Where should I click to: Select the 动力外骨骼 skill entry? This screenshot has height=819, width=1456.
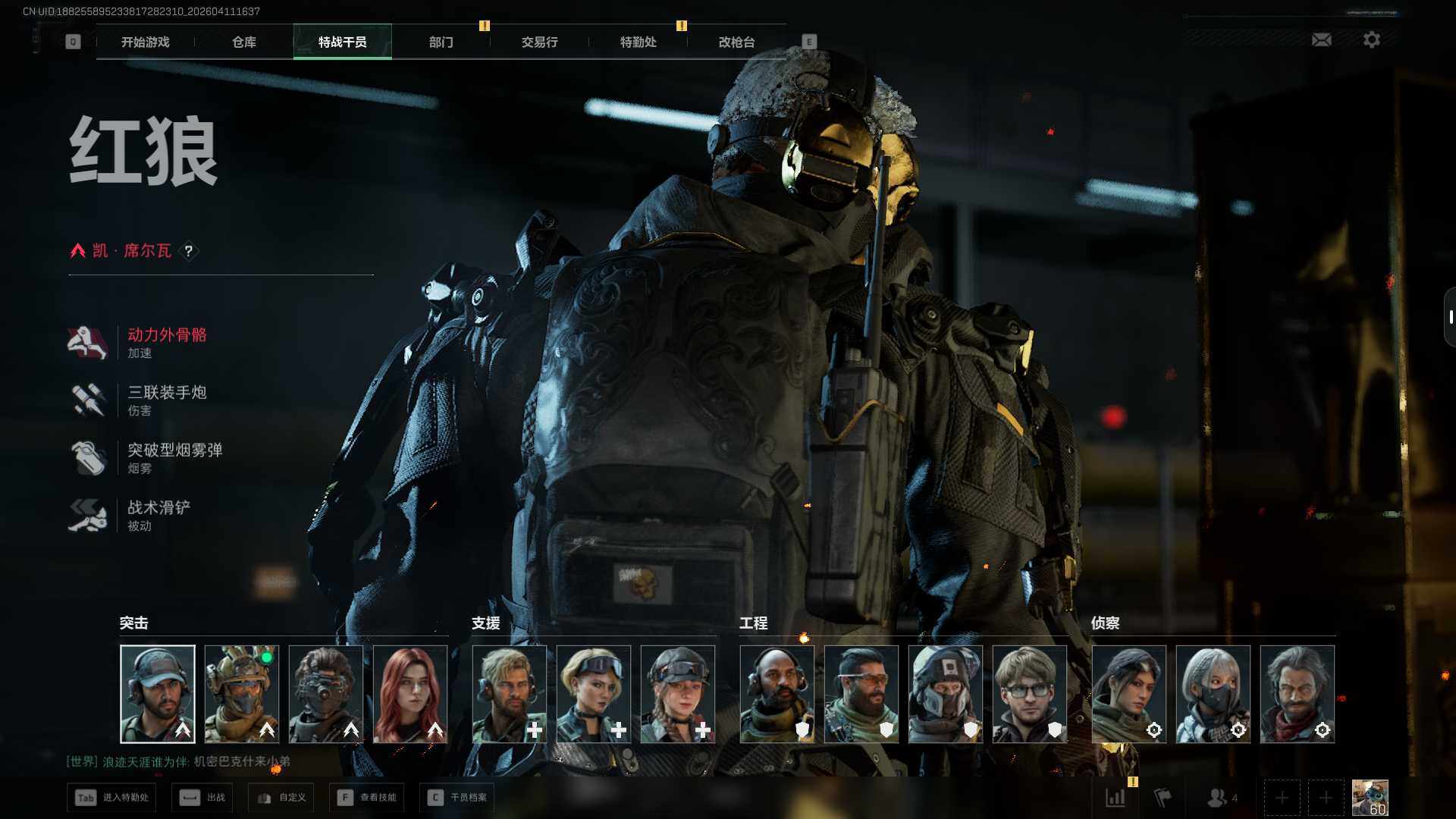pos(167,342)
